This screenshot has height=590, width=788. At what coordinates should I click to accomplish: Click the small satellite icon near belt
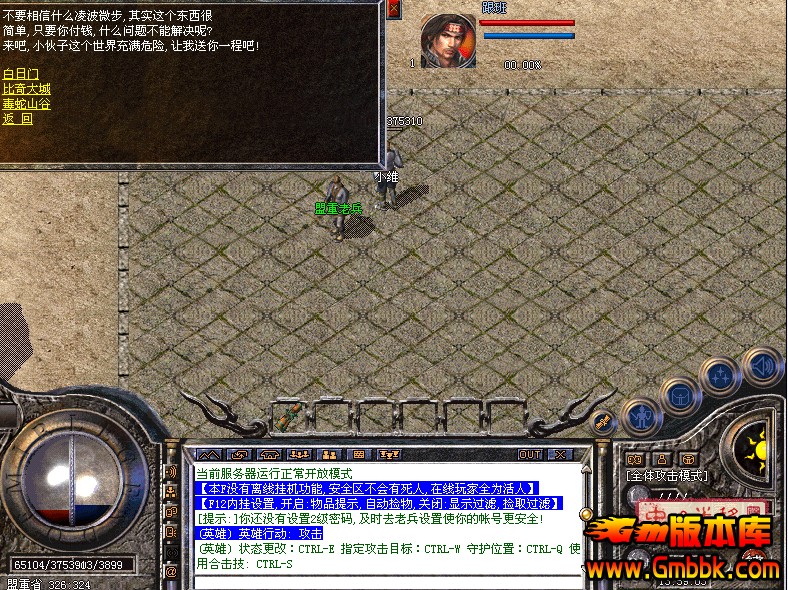coord(603,424)
